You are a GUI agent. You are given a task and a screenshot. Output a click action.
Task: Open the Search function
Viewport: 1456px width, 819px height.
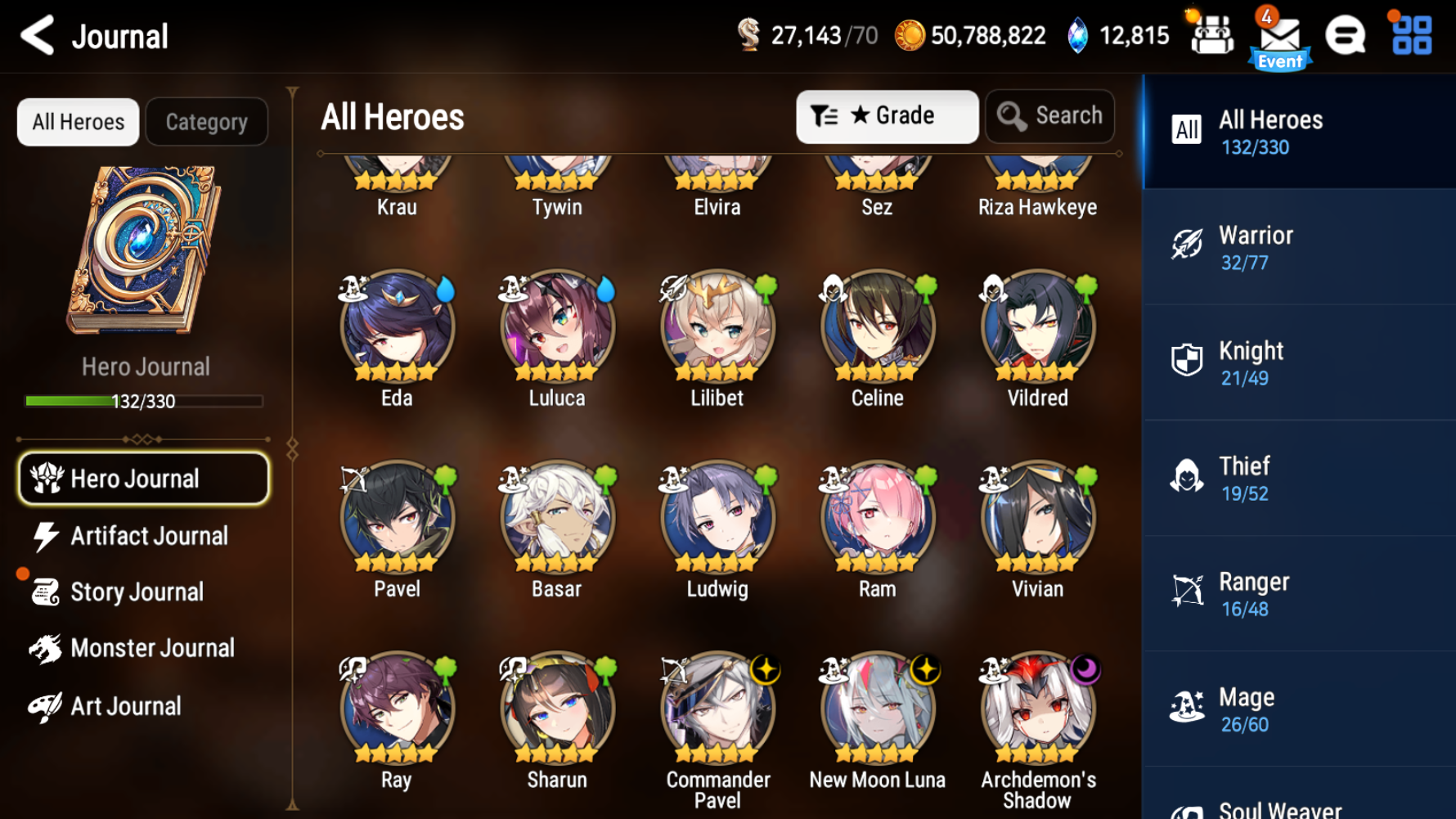pyautogui.click(x=1050, y=116)
